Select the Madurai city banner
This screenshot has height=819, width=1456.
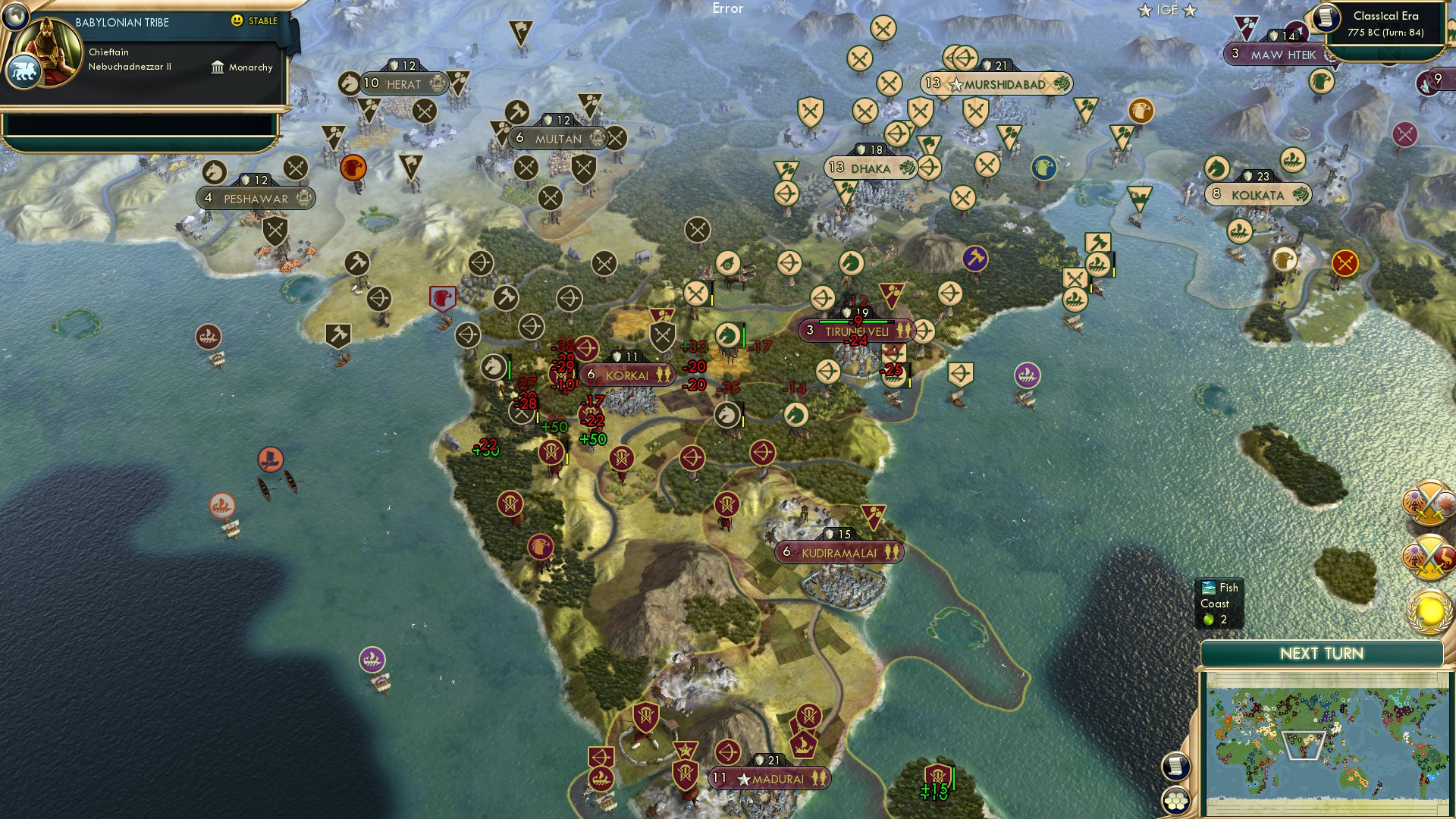[768, 777]
